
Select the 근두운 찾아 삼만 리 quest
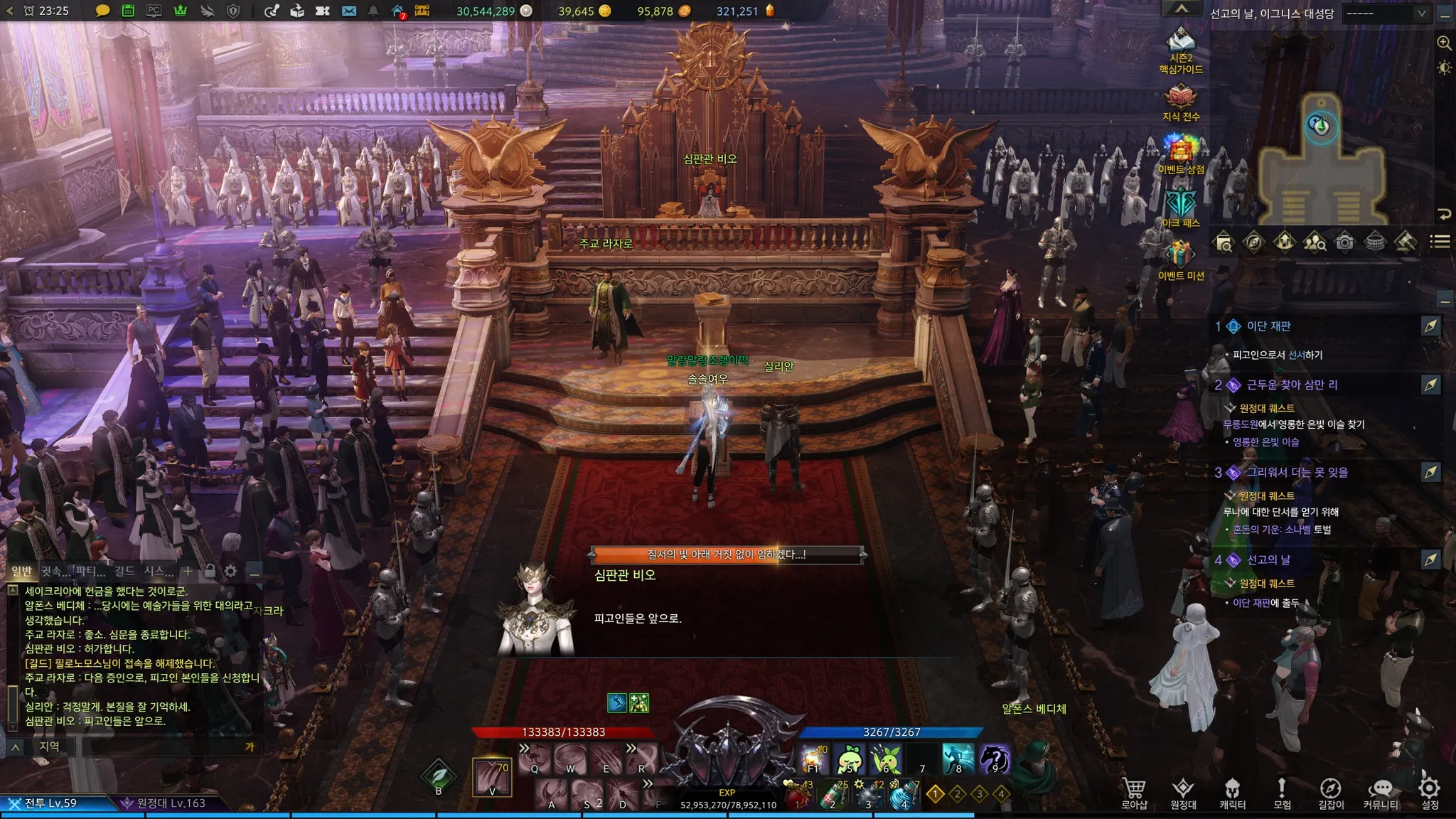1292,385
